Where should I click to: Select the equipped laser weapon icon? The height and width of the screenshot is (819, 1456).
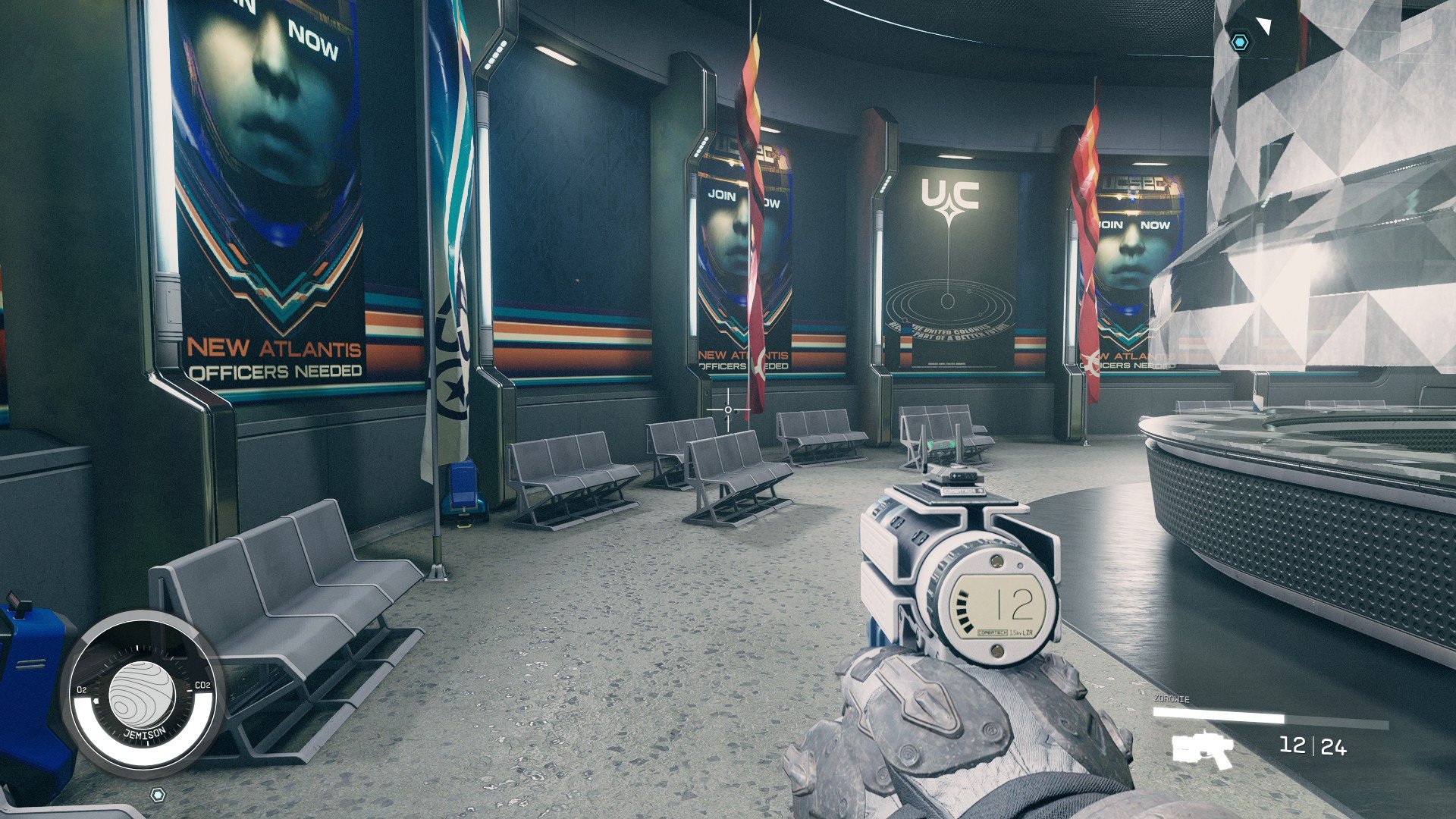pos(1203,749)
